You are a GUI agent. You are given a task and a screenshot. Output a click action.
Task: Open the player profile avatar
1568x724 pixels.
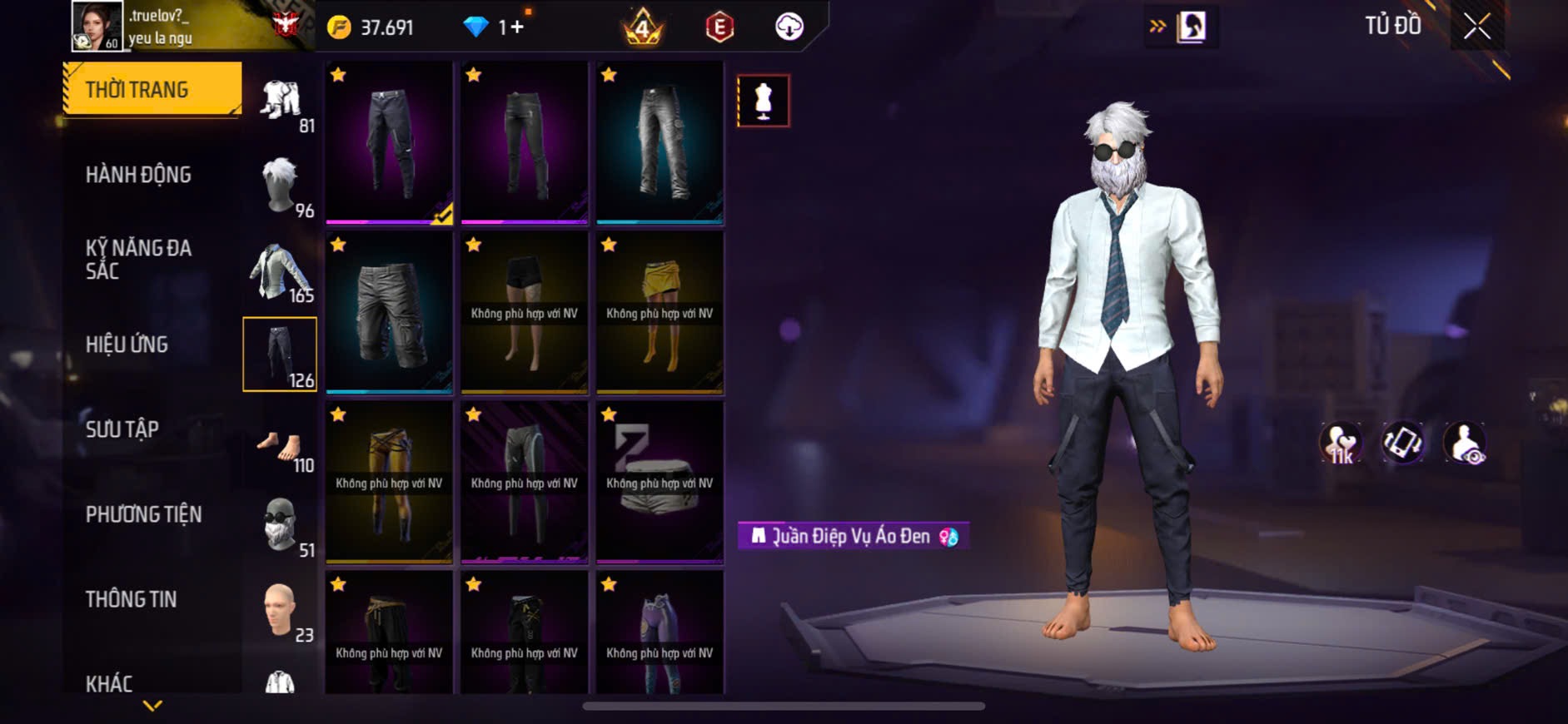[97, 26]
